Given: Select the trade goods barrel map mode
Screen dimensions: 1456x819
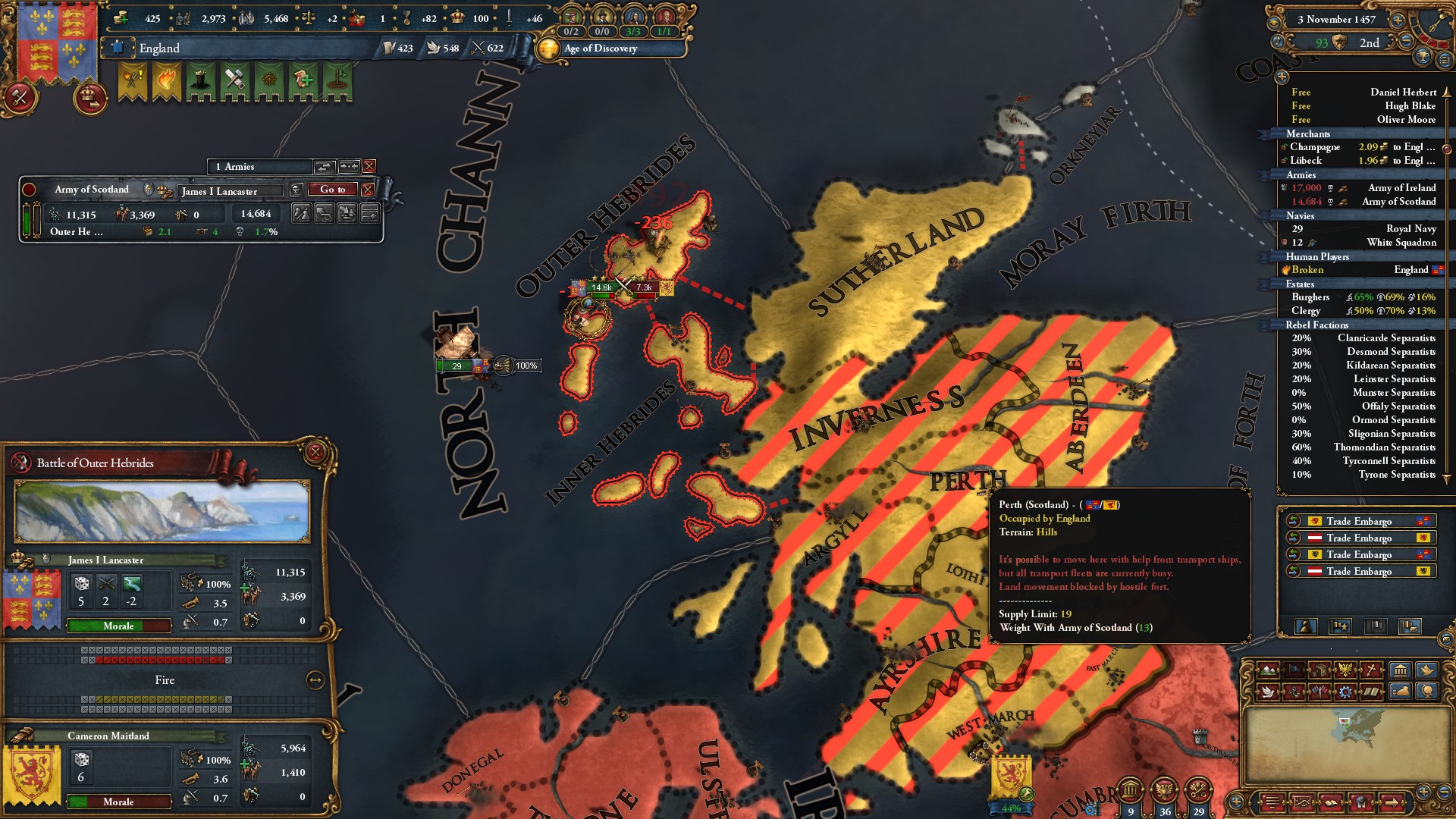Looking at the screenshot, I should tap(1320, 670).
